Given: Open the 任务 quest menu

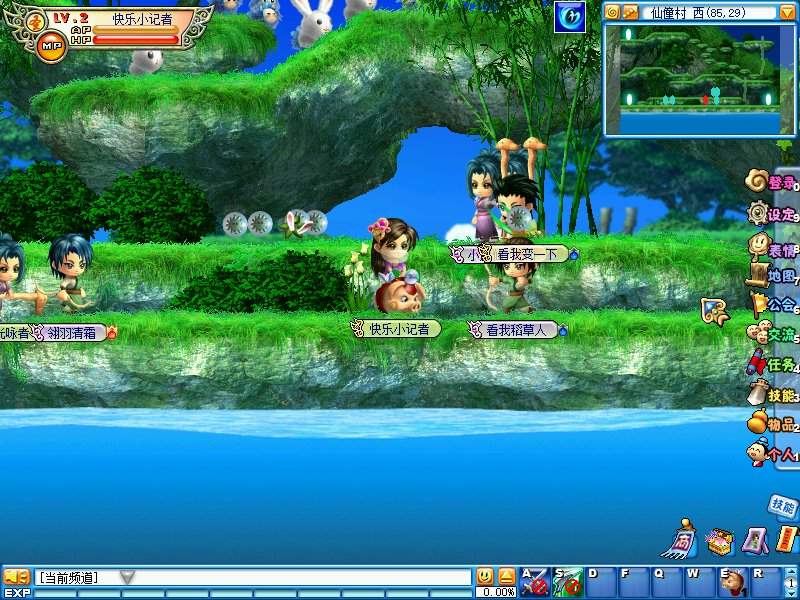Looking at the screenshot, I should point(774,364).
